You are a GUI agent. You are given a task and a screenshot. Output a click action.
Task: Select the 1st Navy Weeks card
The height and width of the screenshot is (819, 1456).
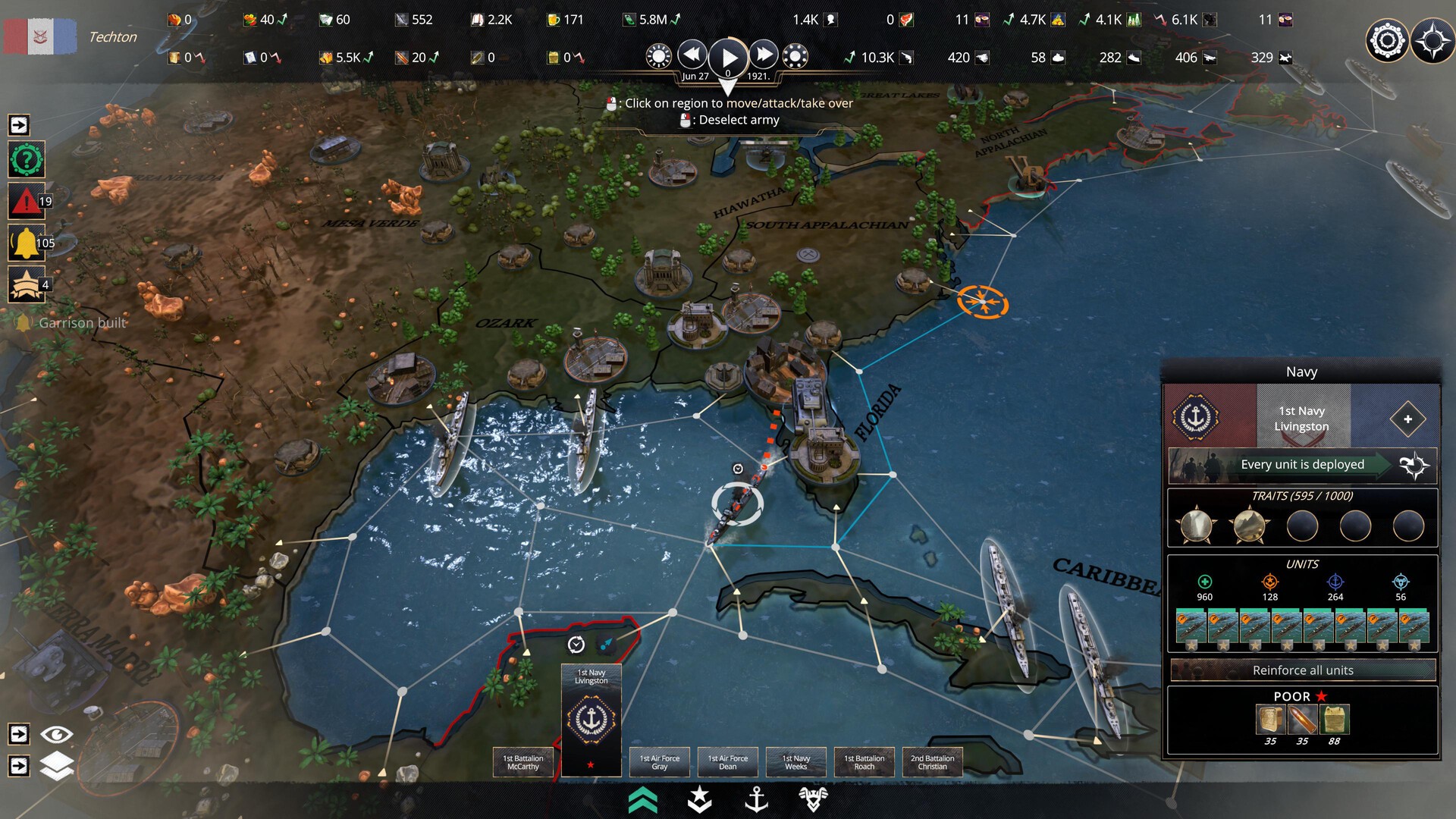tap(796, 761)
